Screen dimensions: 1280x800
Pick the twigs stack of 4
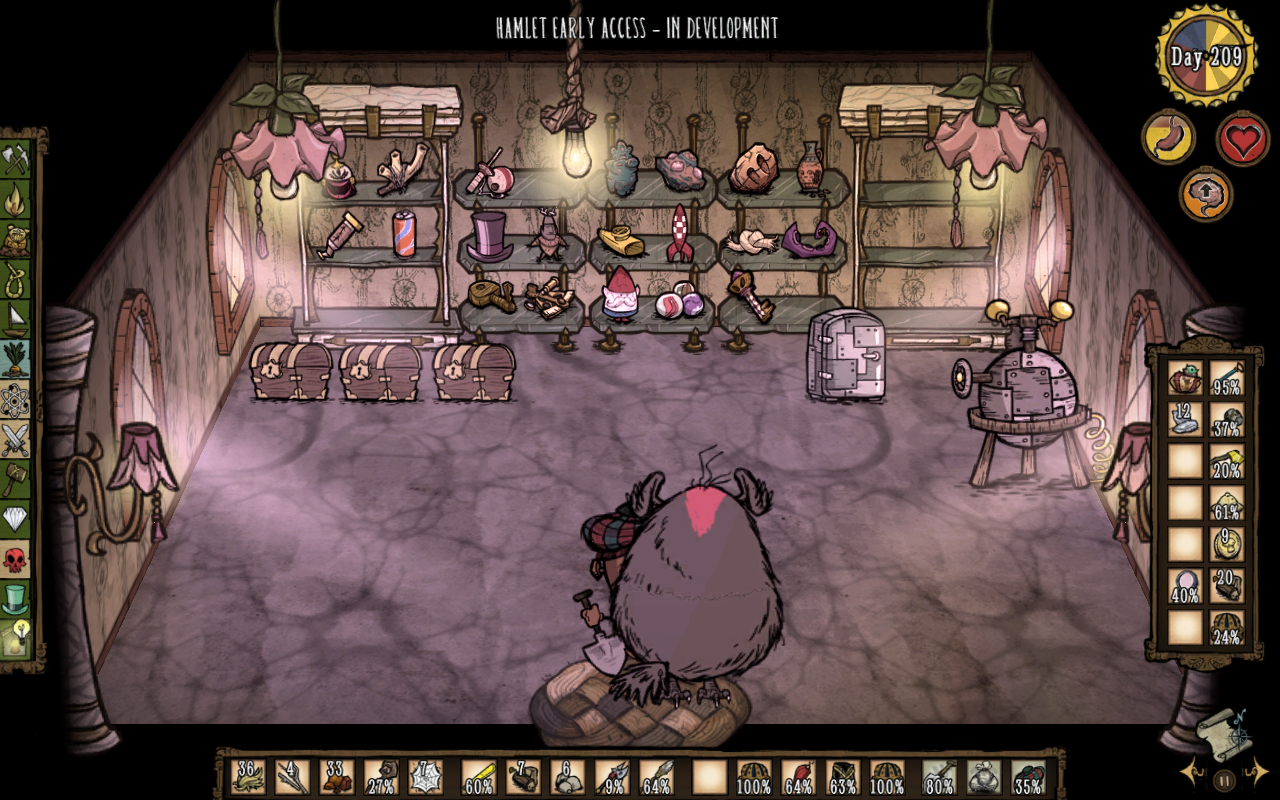[x=292, y=776]
